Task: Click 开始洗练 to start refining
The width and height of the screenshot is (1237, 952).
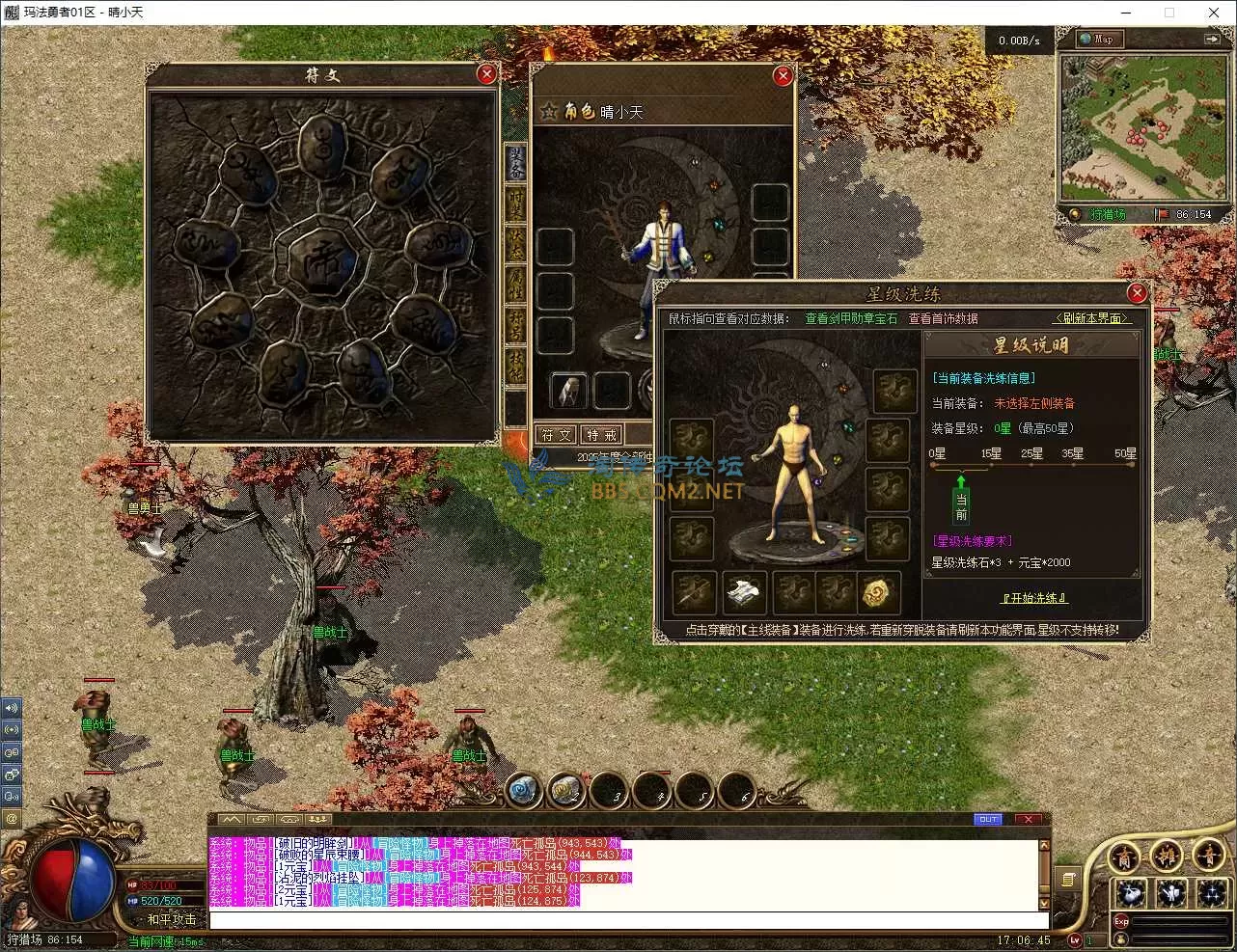Action: 1034,598
